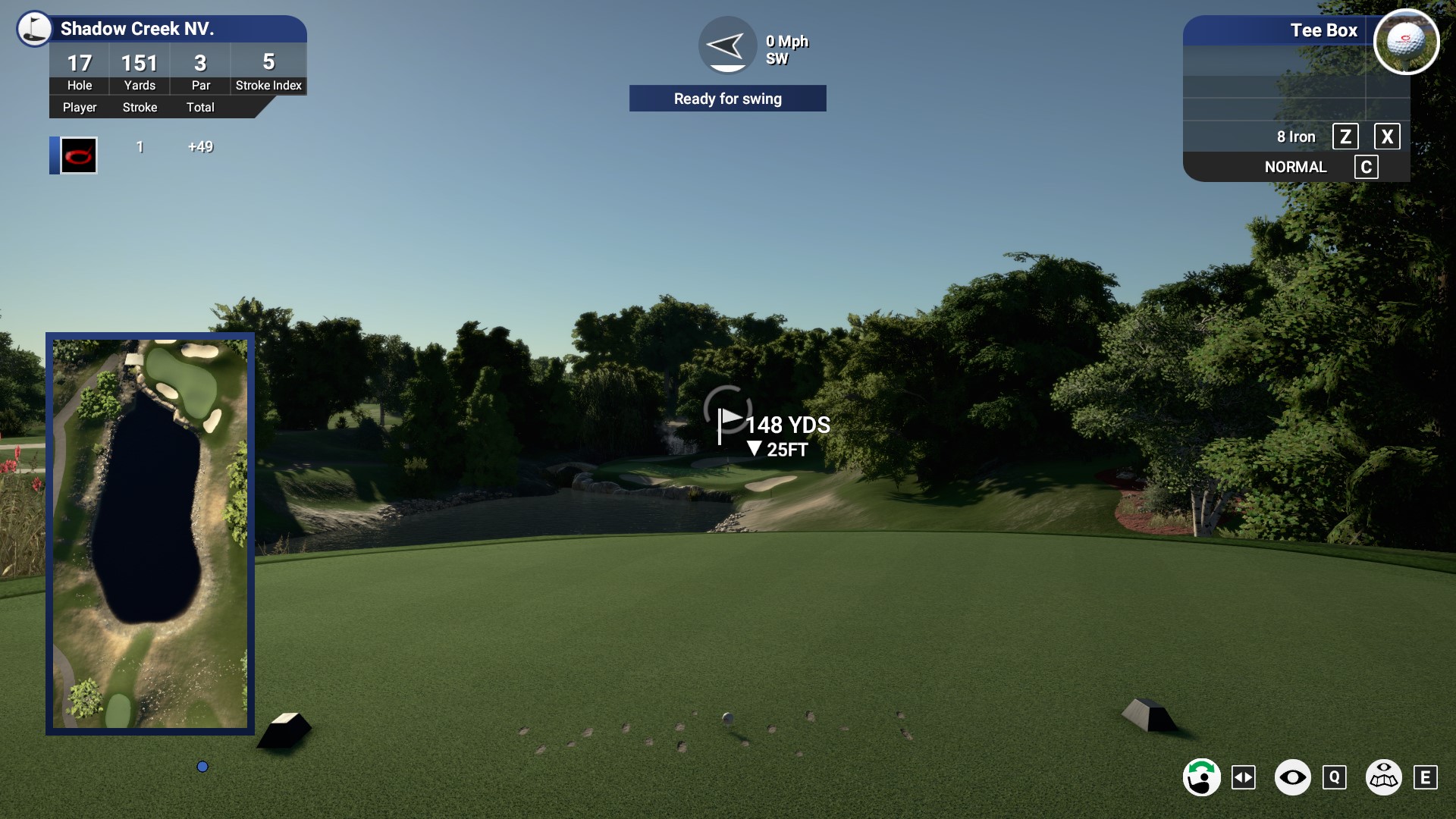Select the blue page indicator dot
Image resolution: width=1456 pixels, height=819 pixels.
pos(202,767)
